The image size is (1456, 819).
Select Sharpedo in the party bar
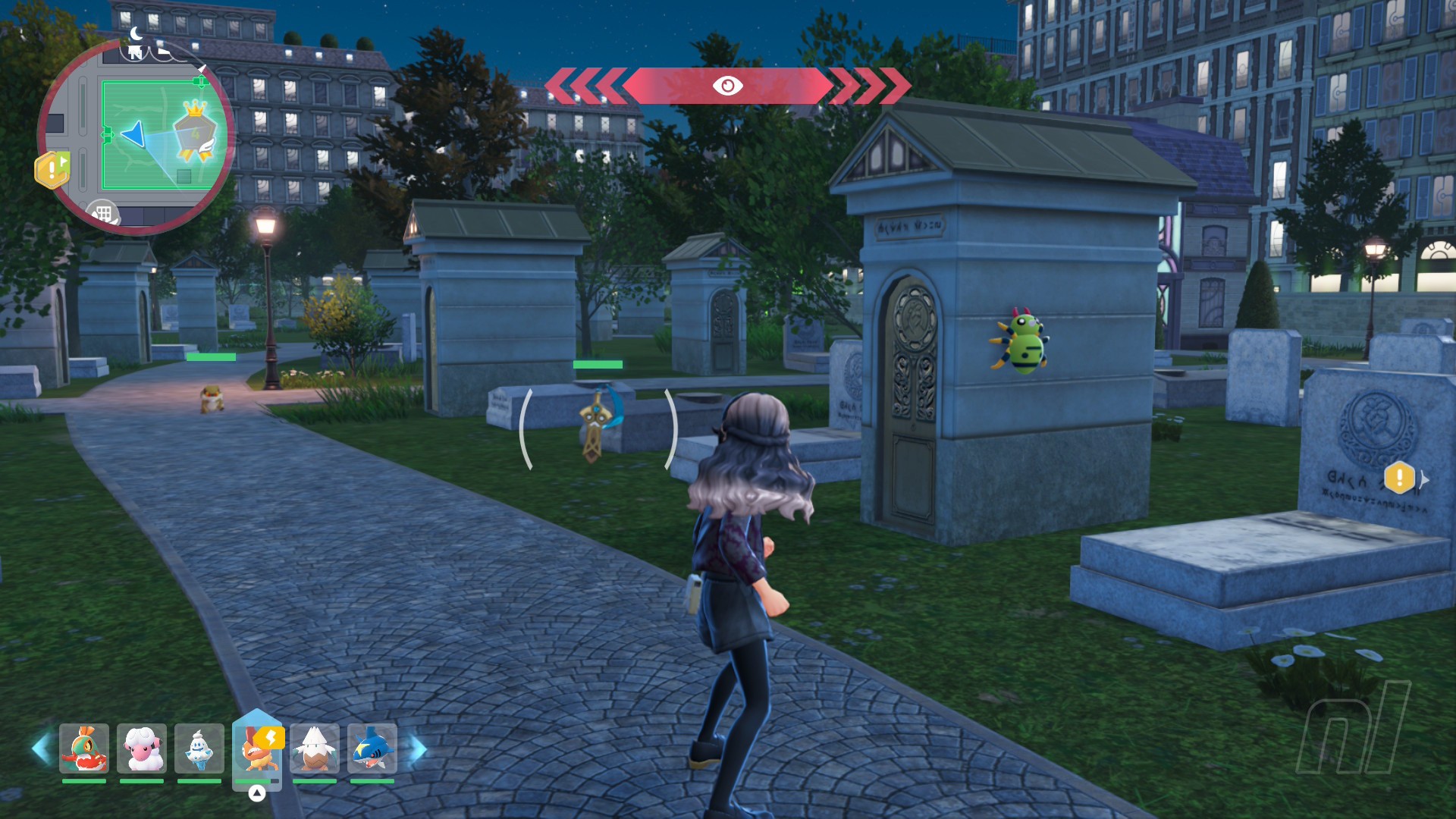[x=372, y=748]
